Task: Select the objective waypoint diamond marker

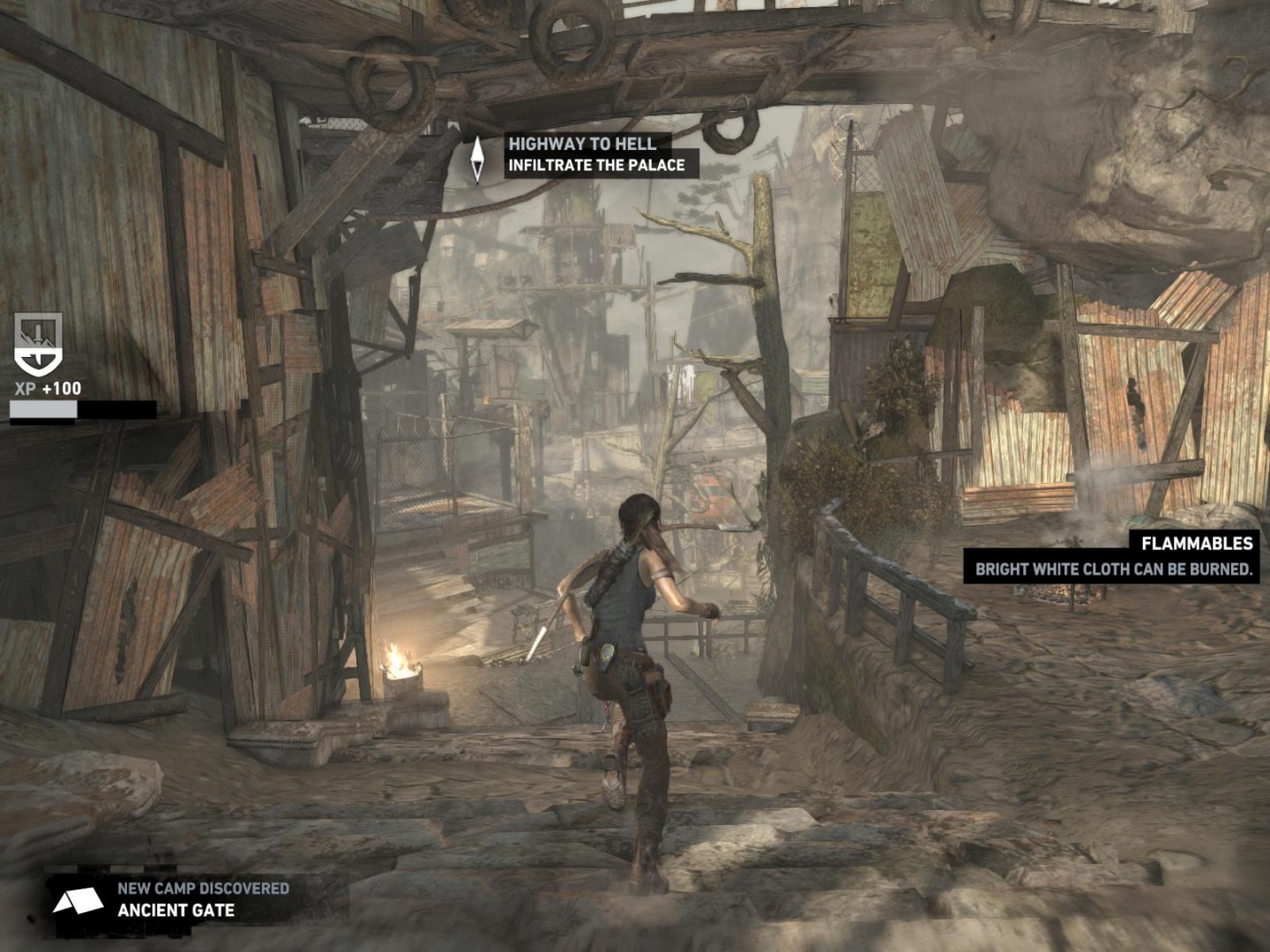Action: pos(477,159)
